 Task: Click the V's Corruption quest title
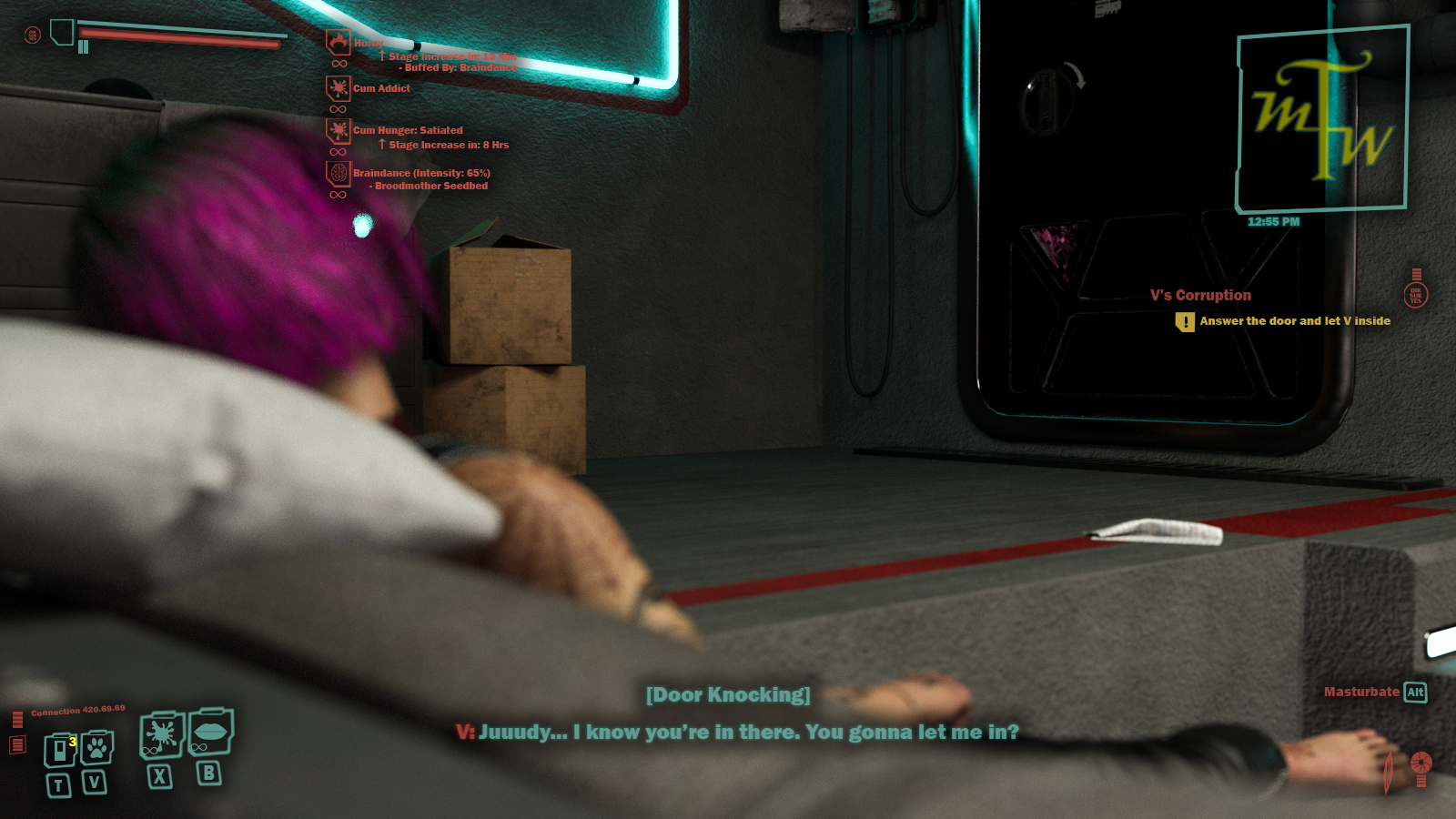[x=1200, y=295]
